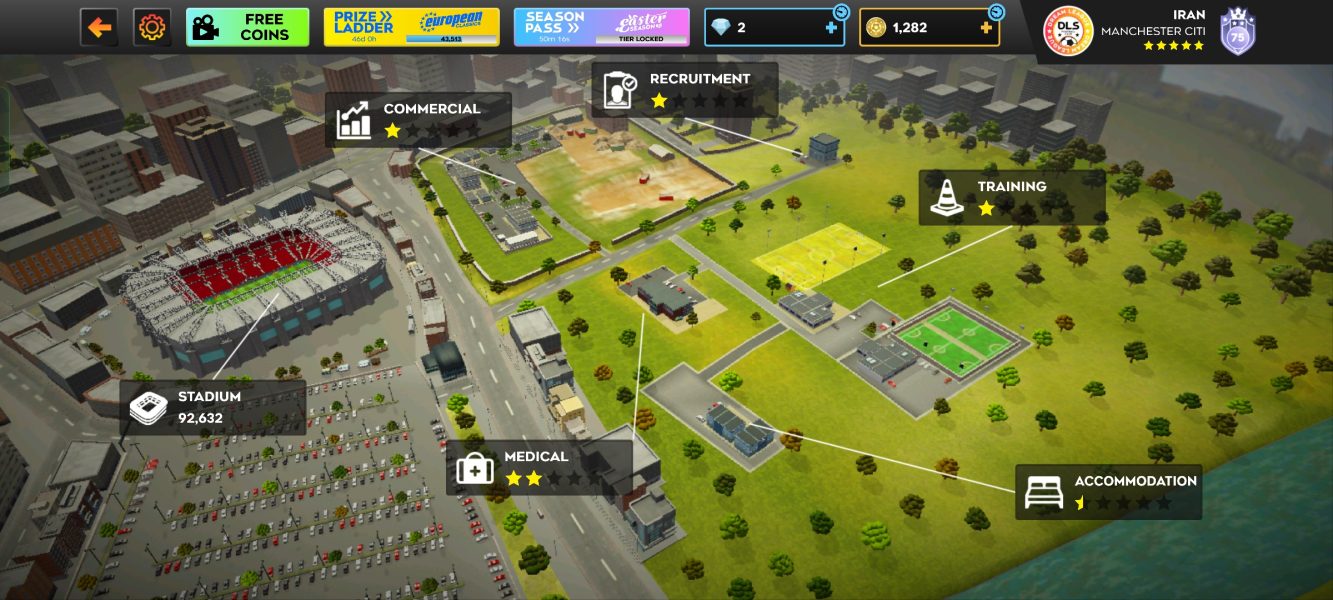Open the Prize Ladder banner

[411, 28]
